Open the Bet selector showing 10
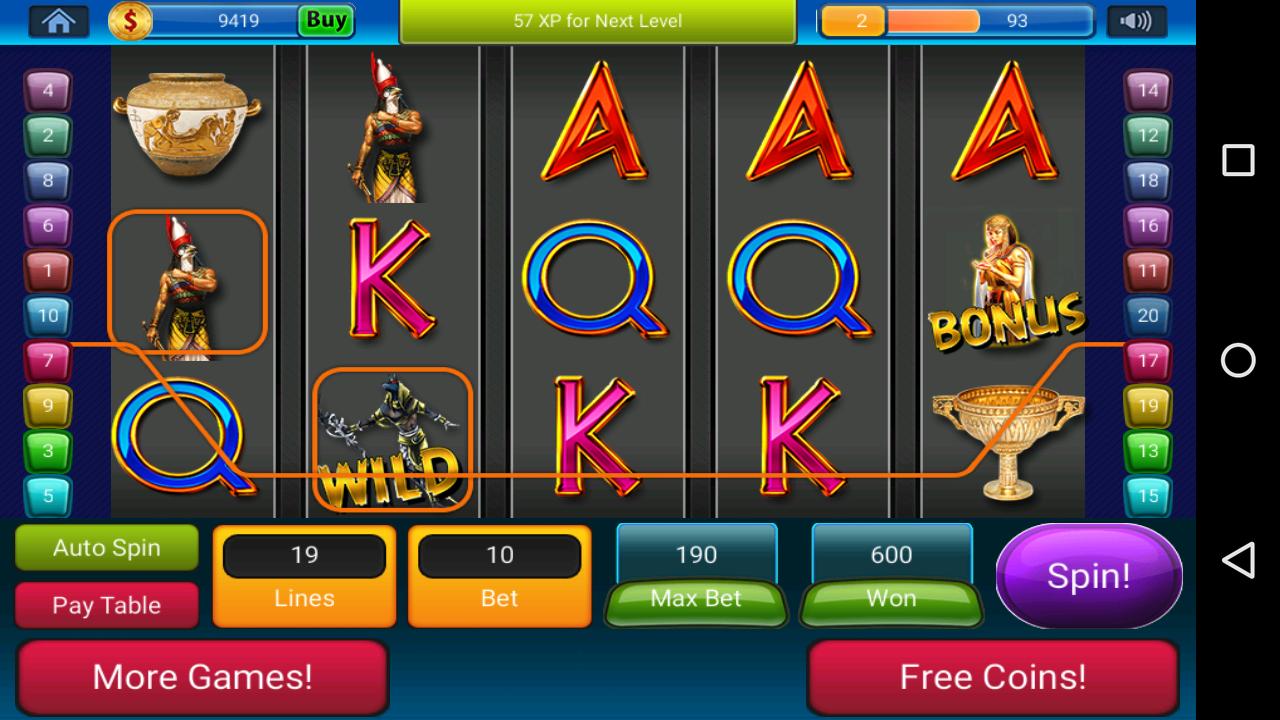This screenshot has width=1280, height=720. click(x=499, y=555)
